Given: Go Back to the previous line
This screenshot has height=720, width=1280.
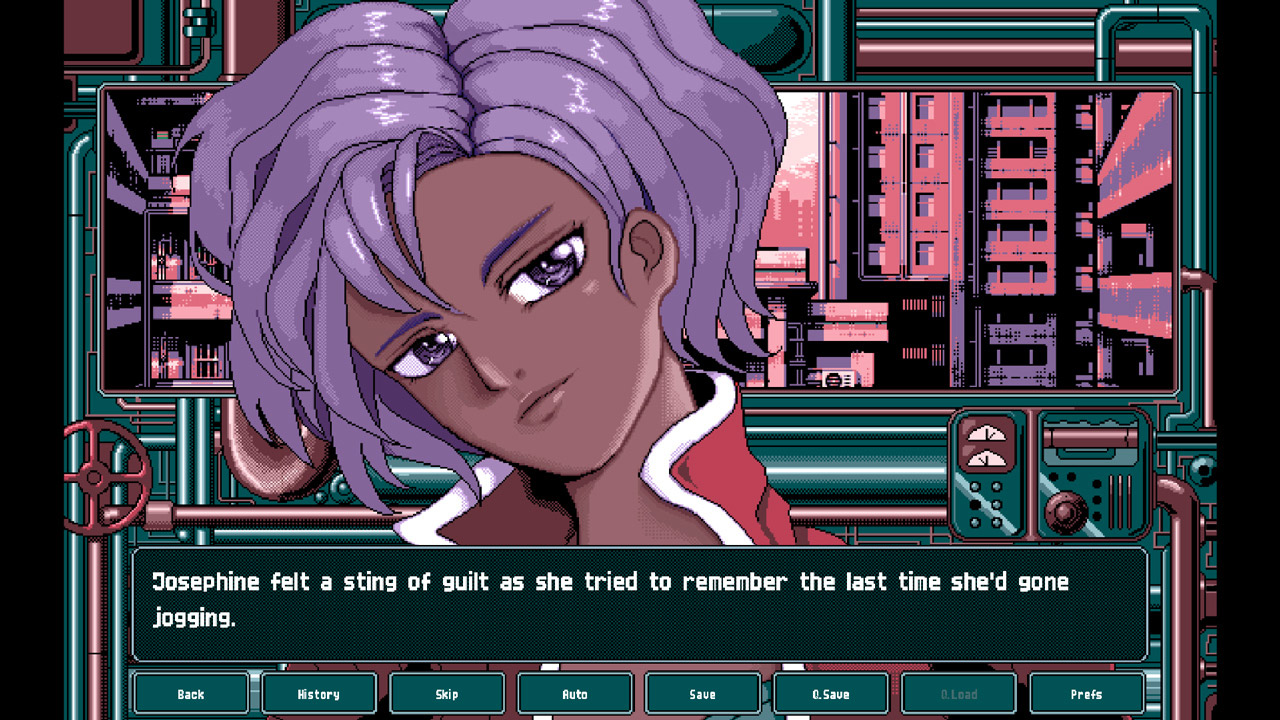Looking at the screenshot, I should click(191, 693).
